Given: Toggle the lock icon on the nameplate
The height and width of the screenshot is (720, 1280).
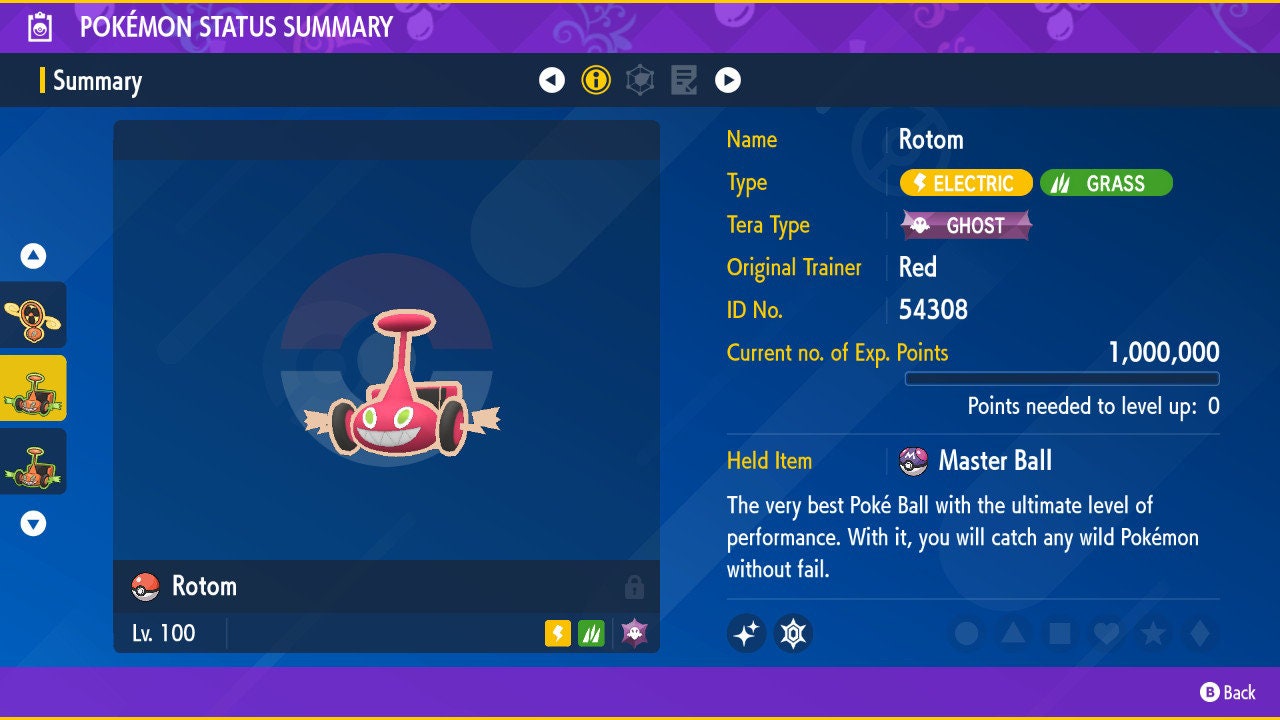Looking at the screenshot, I should [x=634, y=587].
